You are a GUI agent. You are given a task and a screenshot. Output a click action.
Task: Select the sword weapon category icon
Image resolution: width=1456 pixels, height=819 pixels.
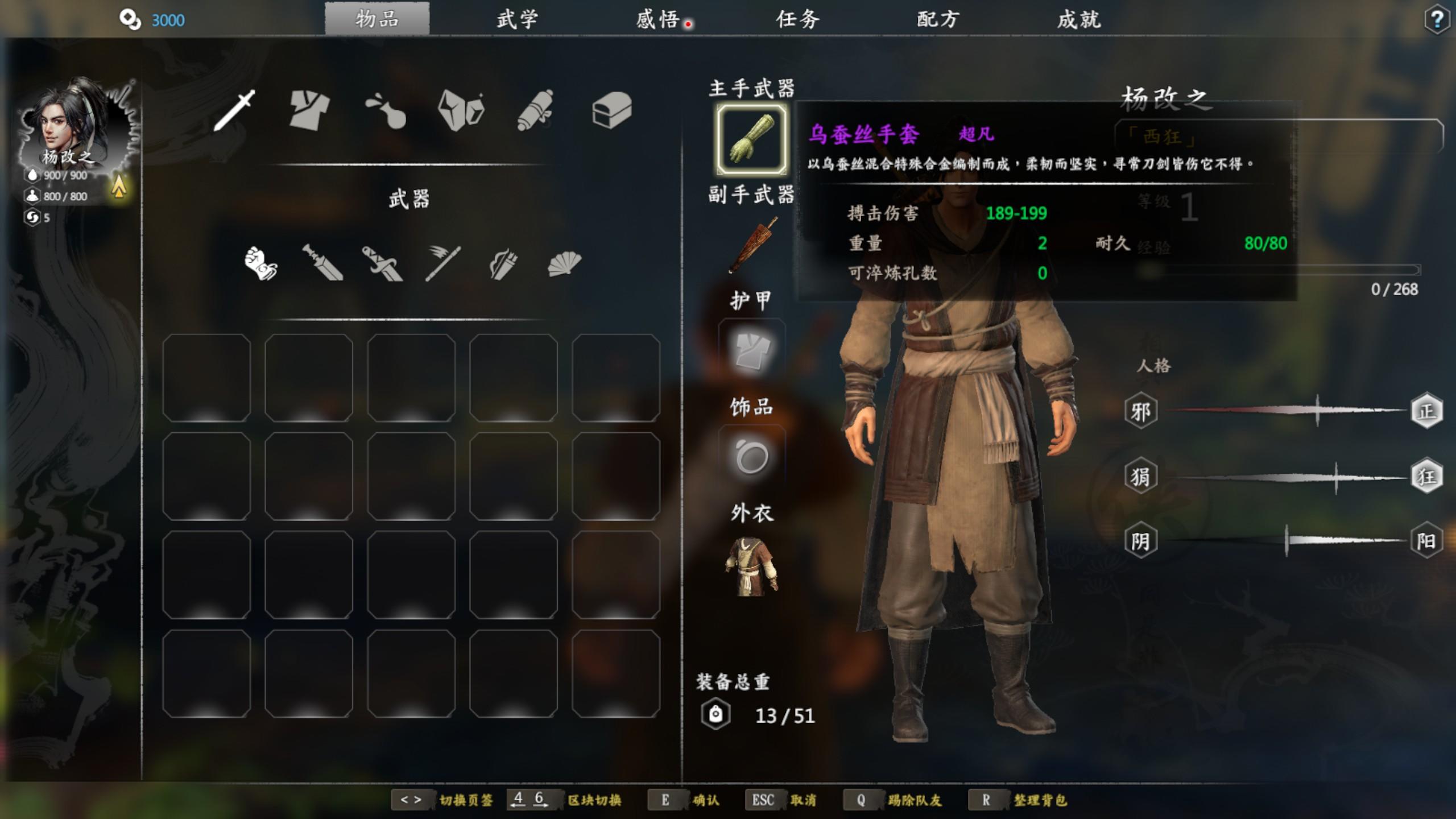coord(234,109)
